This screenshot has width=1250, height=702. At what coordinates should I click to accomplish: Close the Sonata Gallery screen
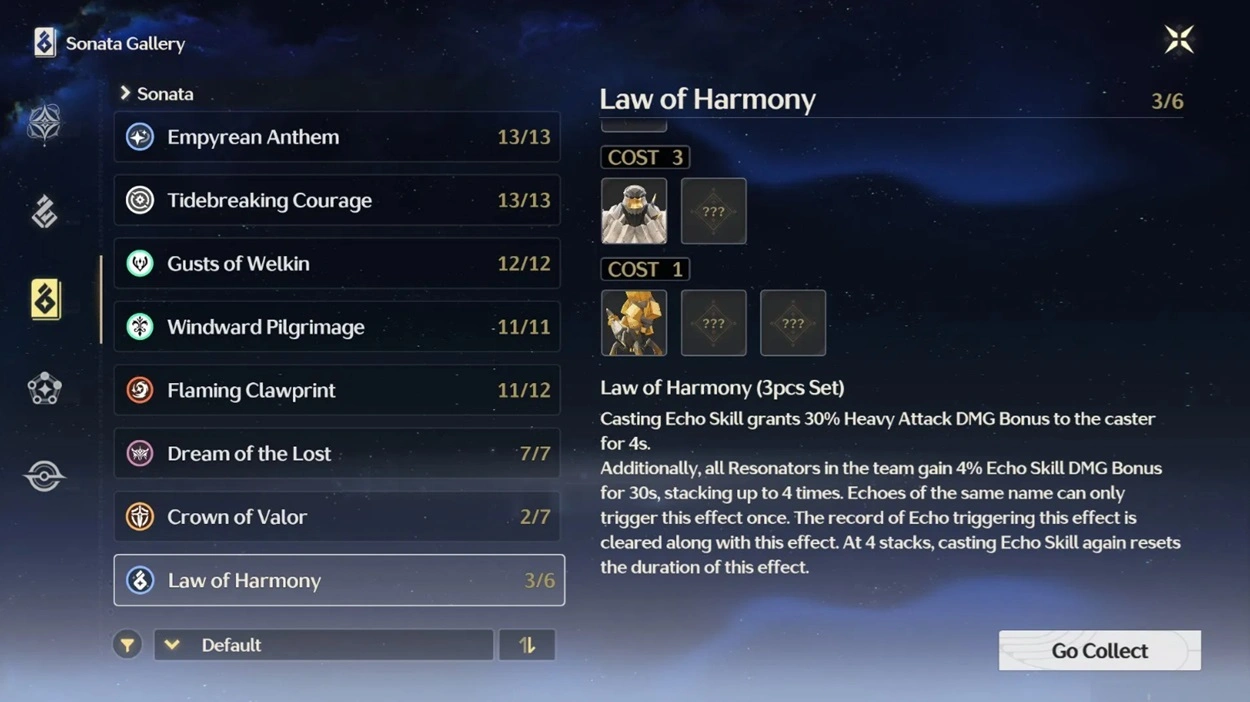pyautogui.click(x=1179, y=40)
